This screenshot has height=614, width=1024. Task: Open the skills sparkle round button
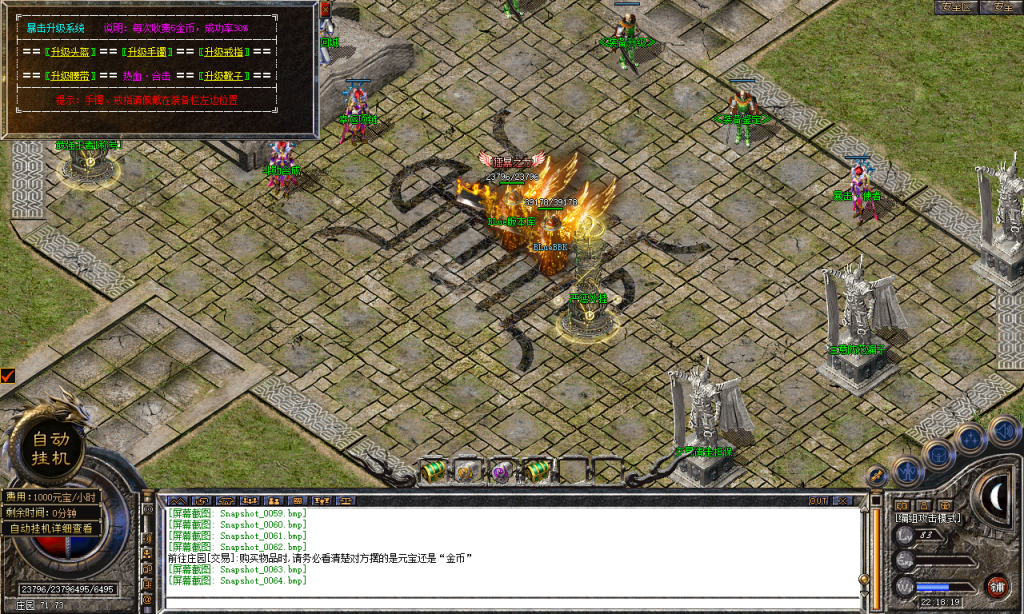[970, 438]
